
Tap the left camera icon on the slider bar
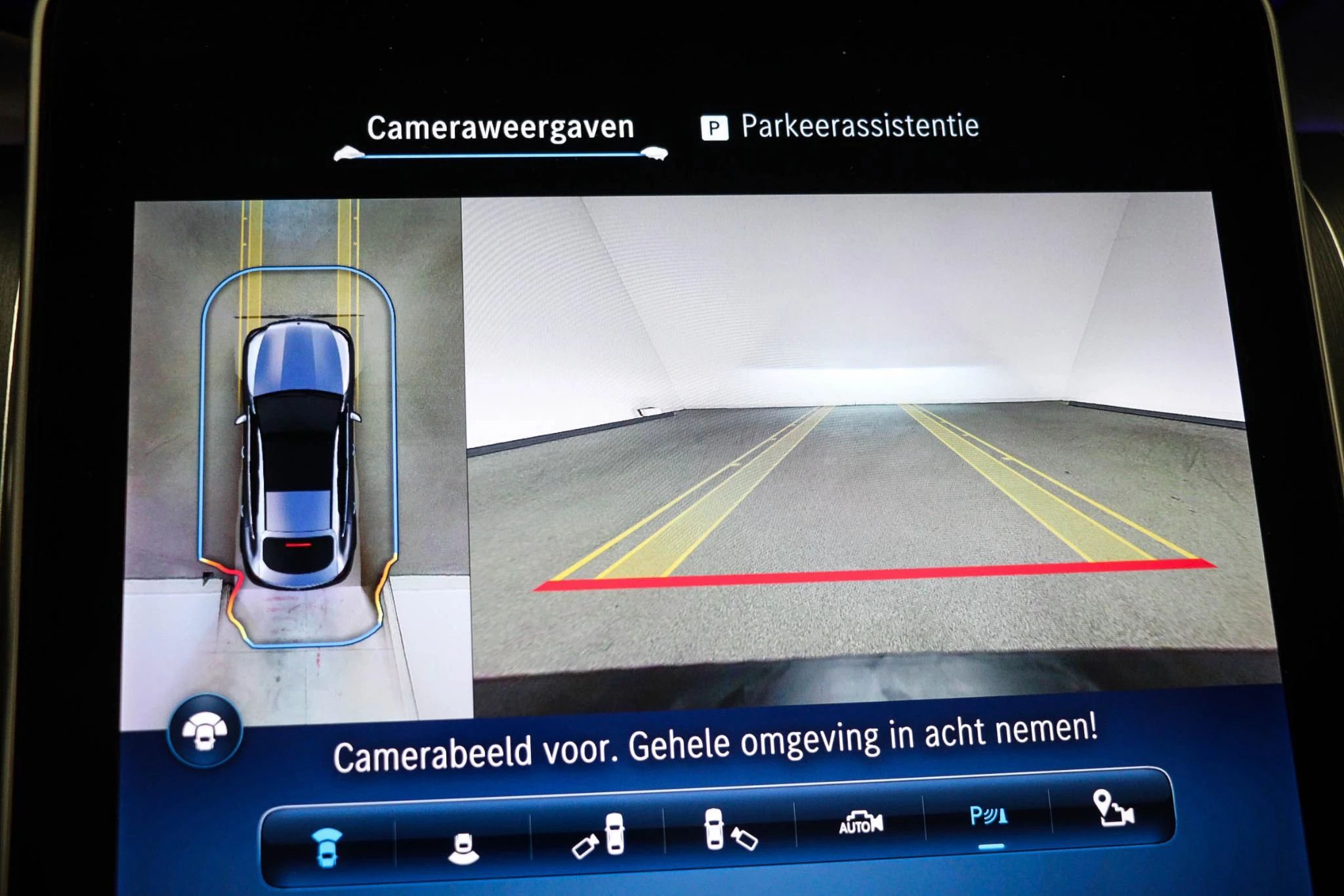click(x=349, y=153)
